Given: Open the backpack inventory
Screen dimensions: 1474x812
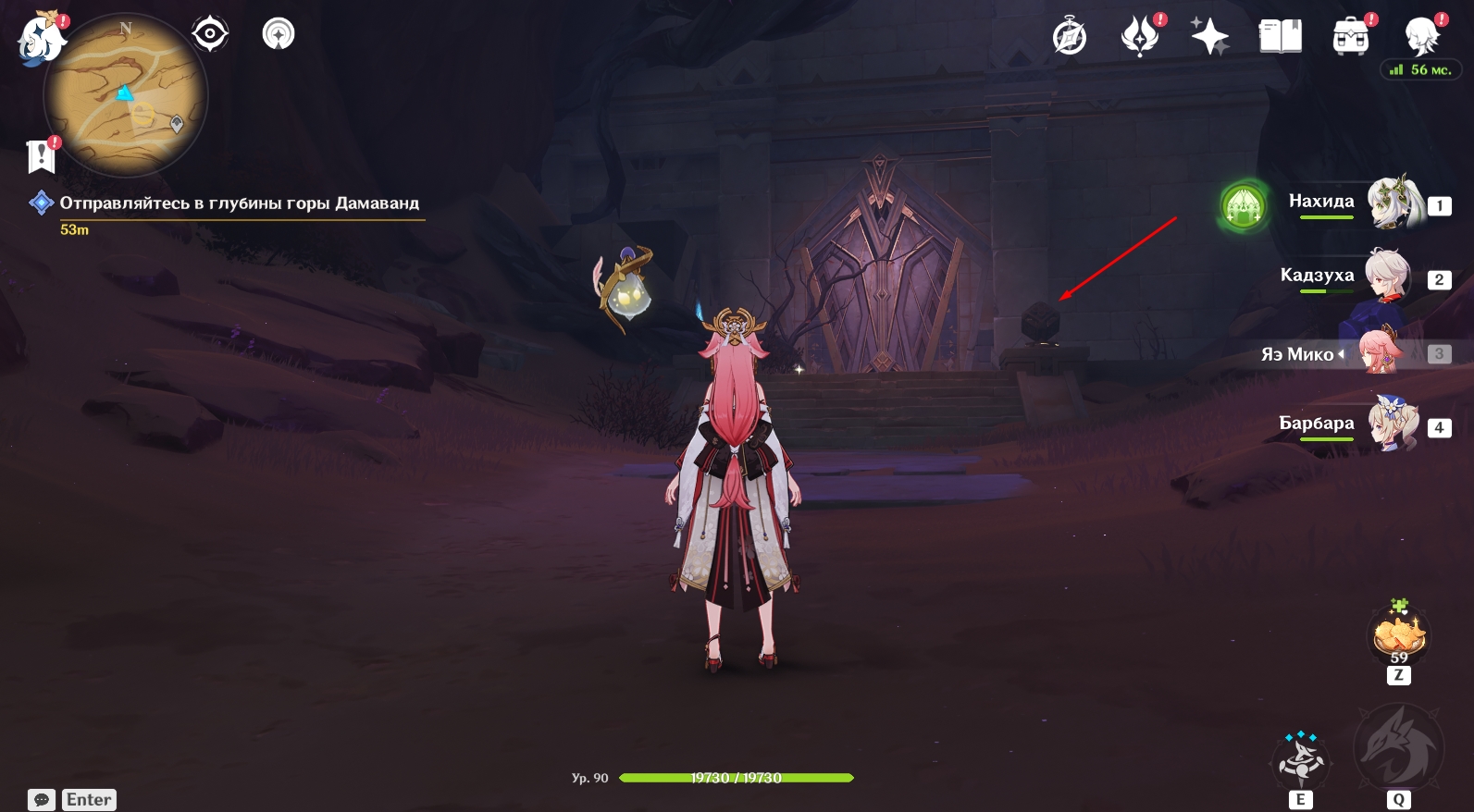Looking at the screenshot, I should (1350, 37).
